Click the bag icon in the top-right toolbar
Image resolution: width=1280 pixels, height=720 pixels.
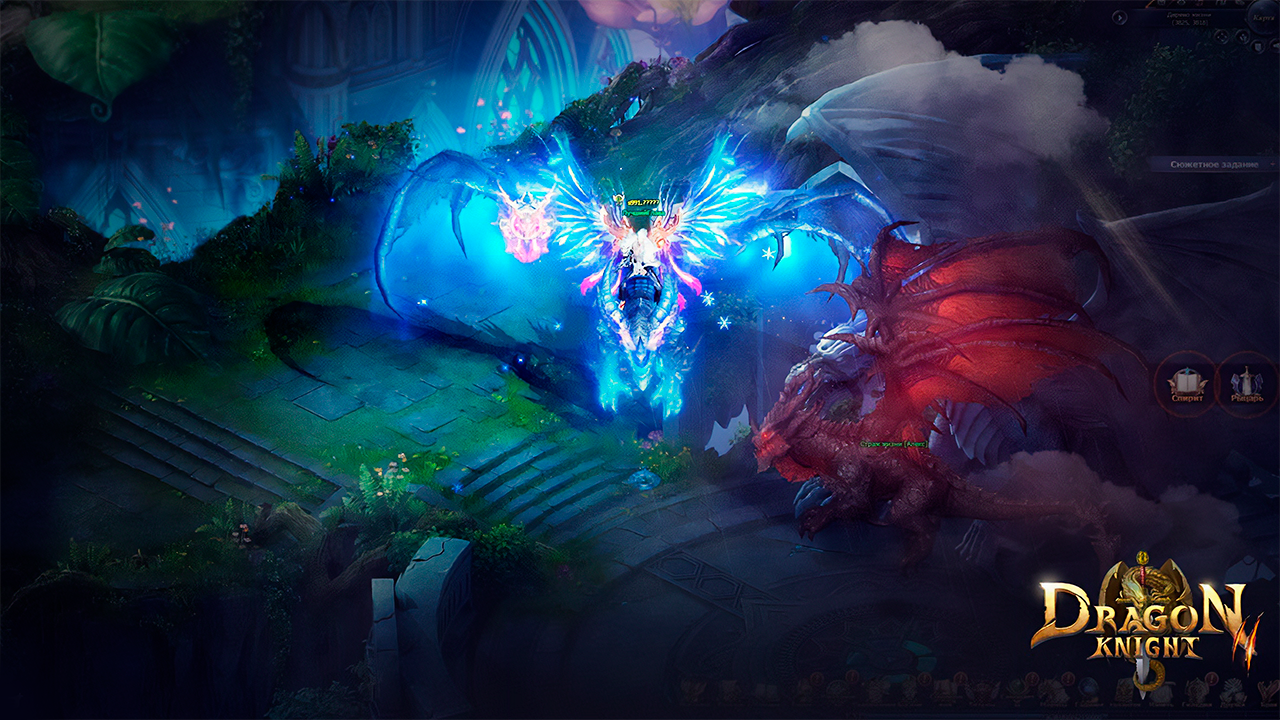coord(1161,4)
